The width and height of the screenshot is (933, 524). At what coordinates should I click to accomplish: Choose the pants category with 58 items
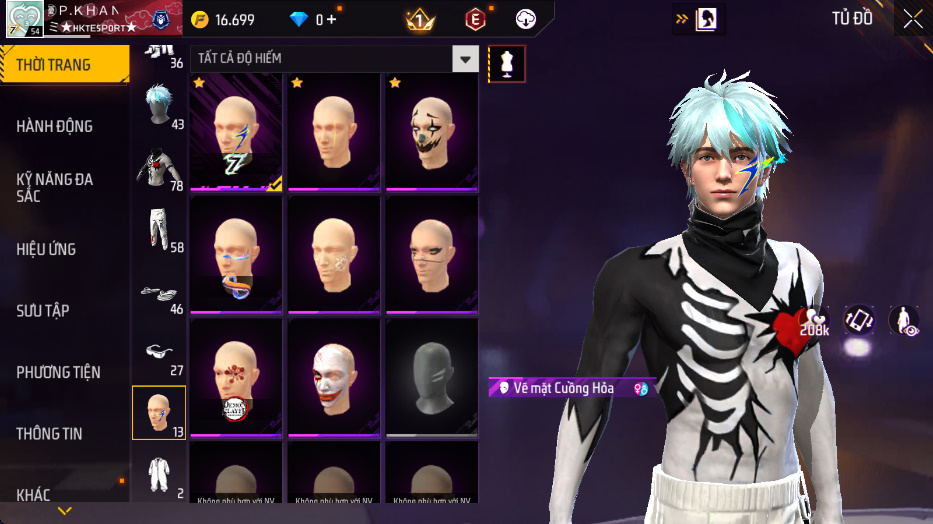click(x=158, y=230)
